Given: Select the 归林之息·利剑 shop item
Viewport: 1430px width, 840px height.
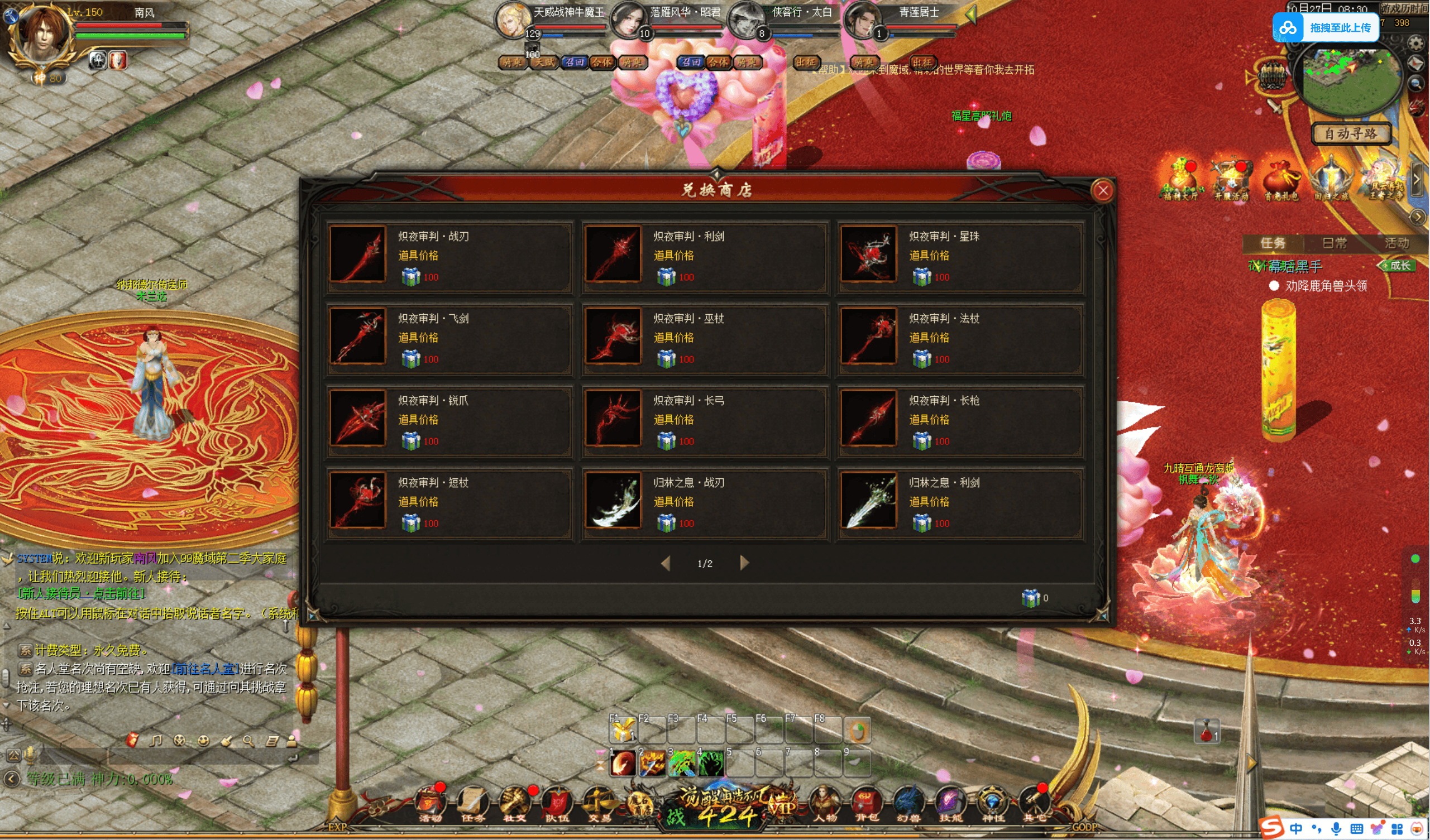Looking at the screenshot, I should click(x=960, y=502).
